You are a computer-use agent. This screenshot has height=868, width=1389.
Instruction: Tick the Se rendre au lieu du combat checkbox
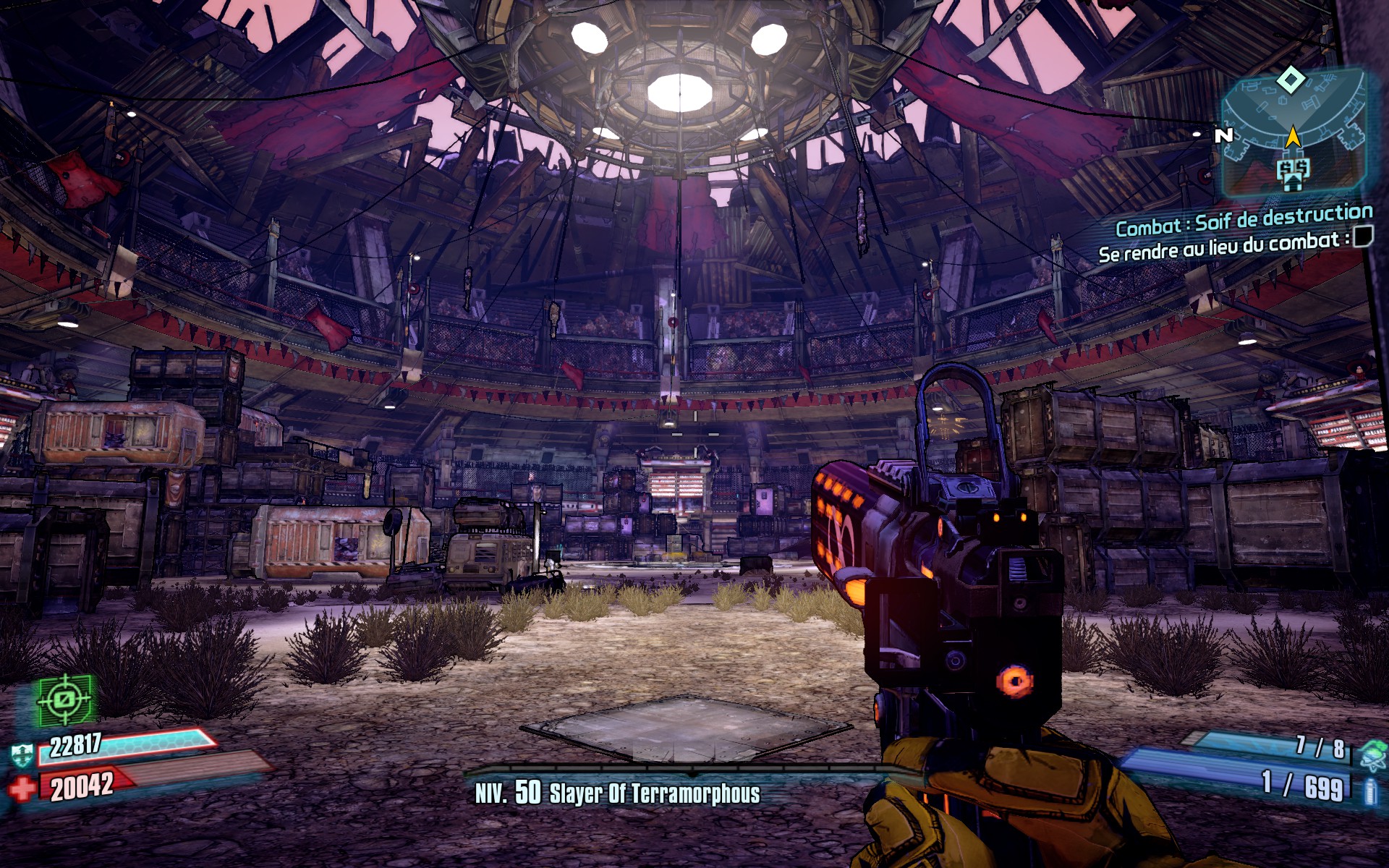click(x=1363, y=236)
